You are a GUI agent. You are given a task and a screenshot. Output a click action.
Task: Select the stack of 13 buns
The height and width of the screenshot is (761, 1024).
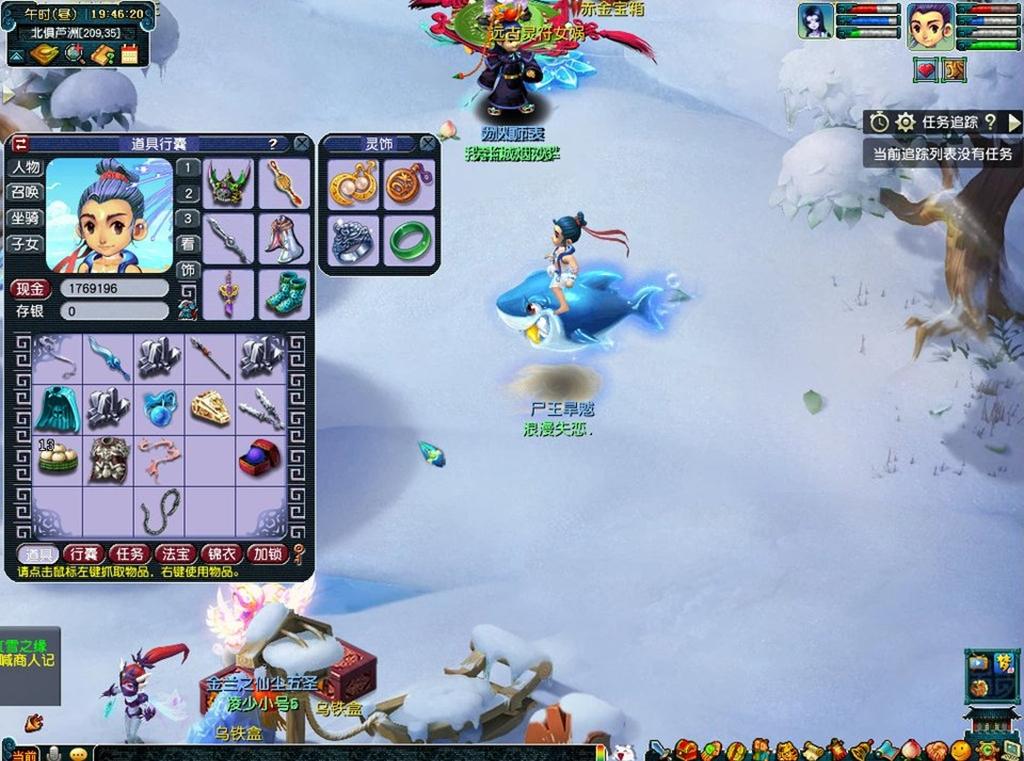click(x=57, y=457)
